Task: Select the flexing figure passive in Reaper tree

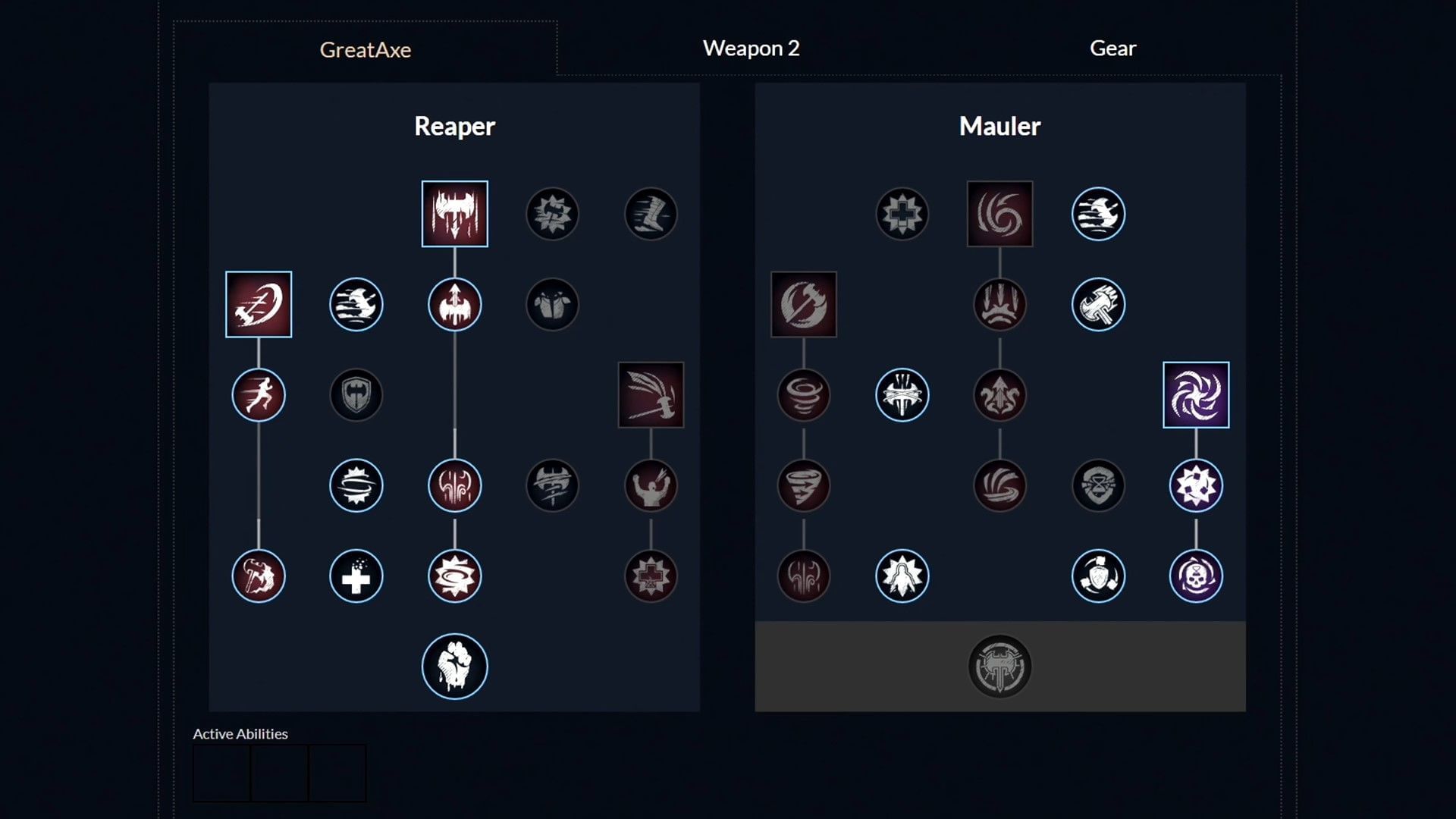Action: click(651, 485)
